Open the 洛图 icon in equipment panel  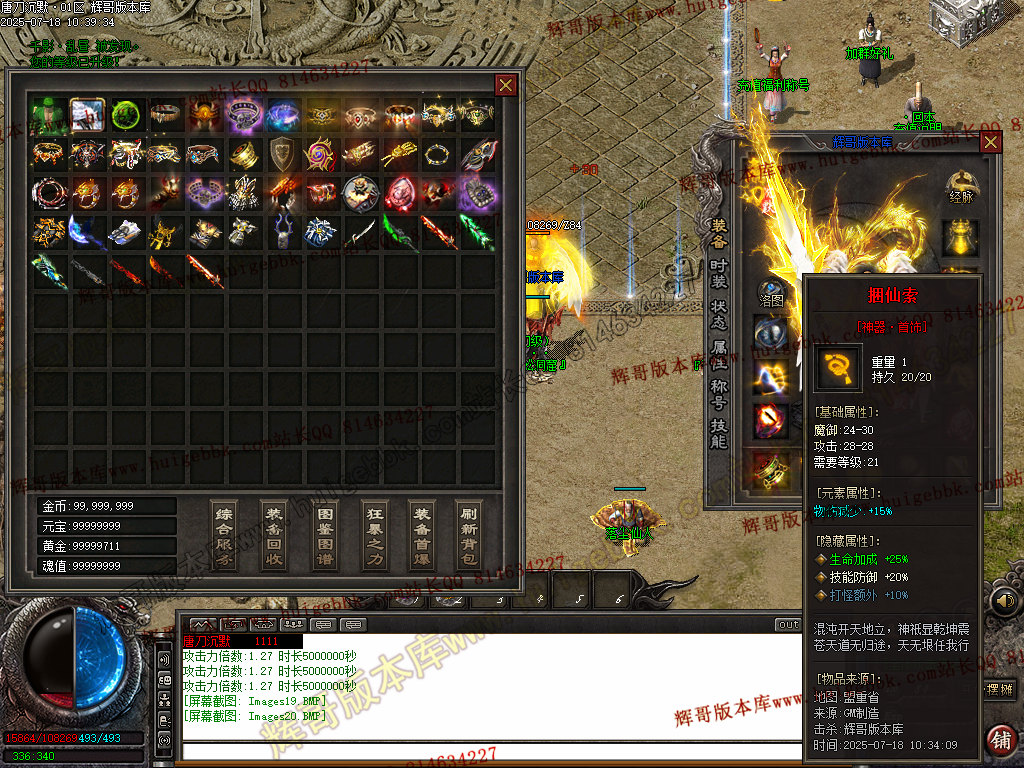pyautogui.click(x=771, y=293)
